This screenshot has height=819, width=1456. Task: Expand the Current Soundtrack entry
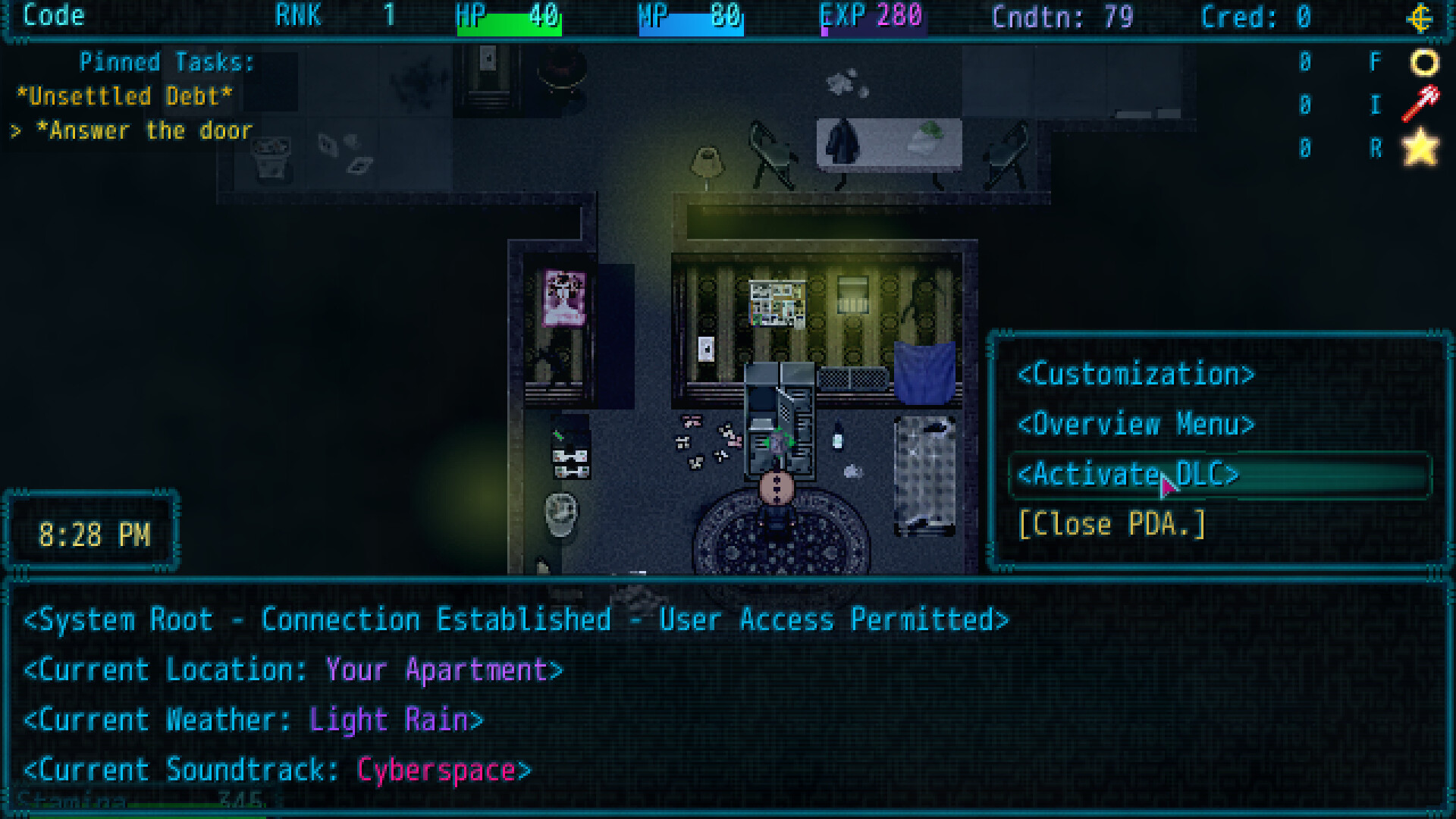[277, 769]
